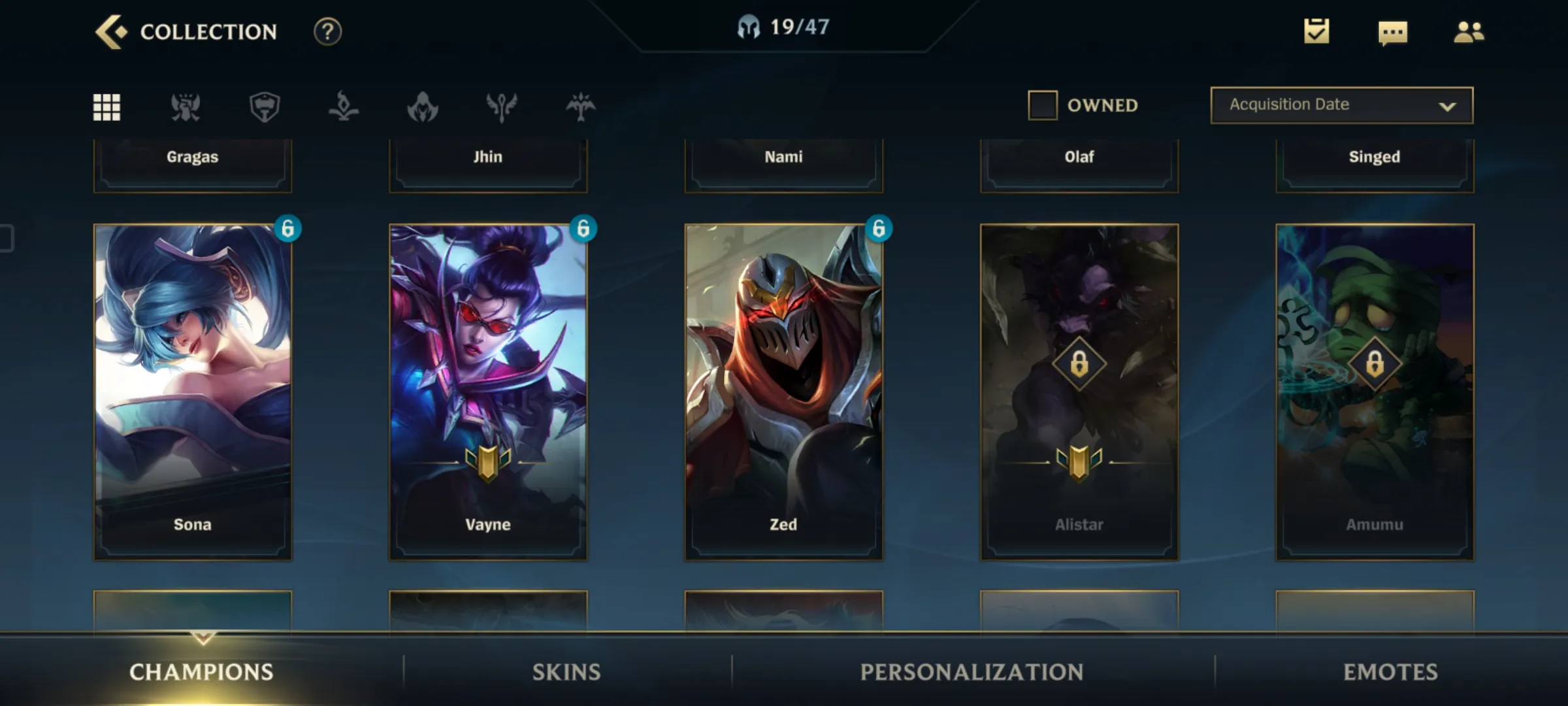Open the Emotes tab
This screenshot has width=1568, height=706.
tap(1390, 672)
